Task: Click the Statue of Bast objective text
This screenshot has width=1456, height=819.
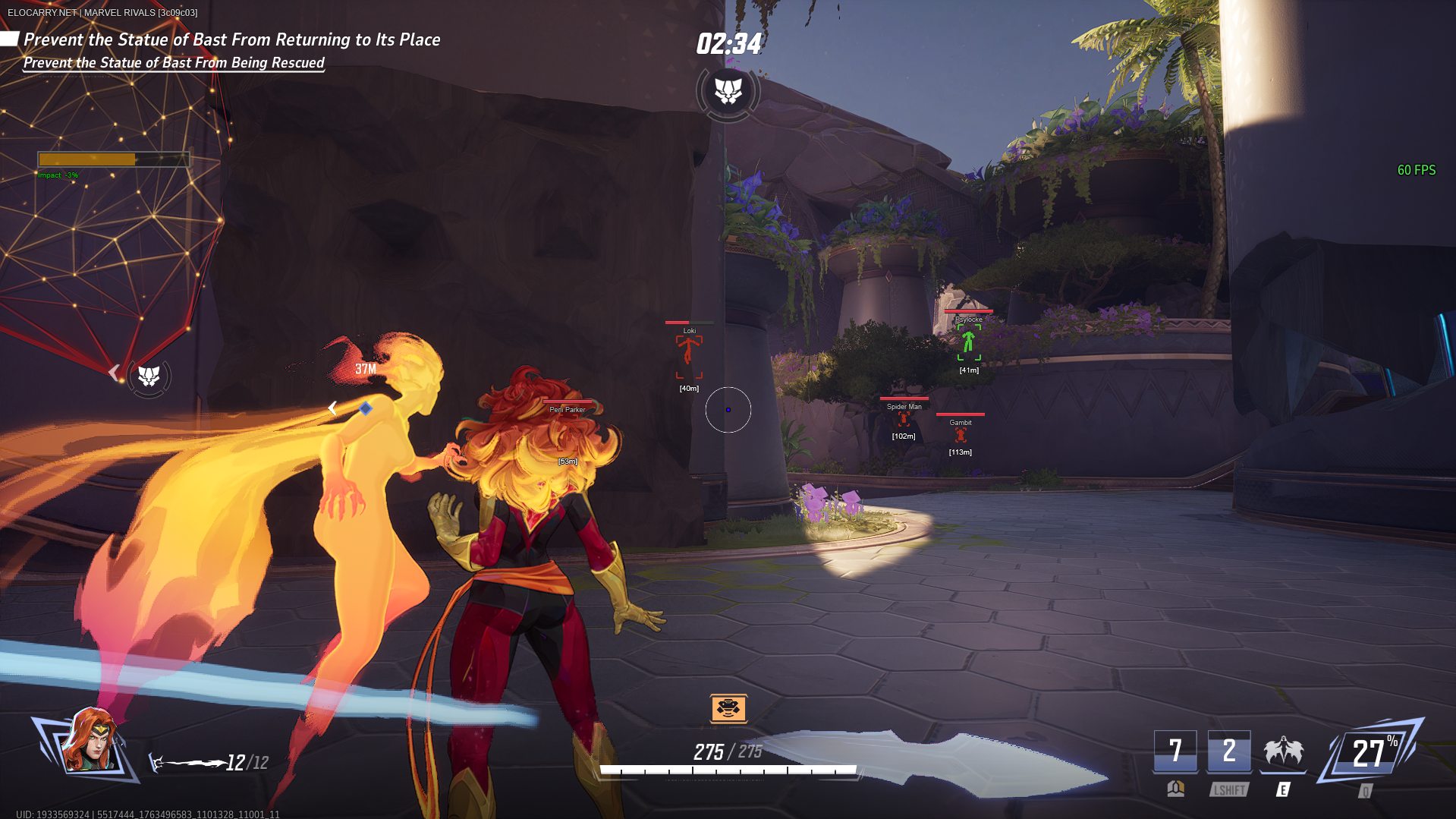Action: 231,39
